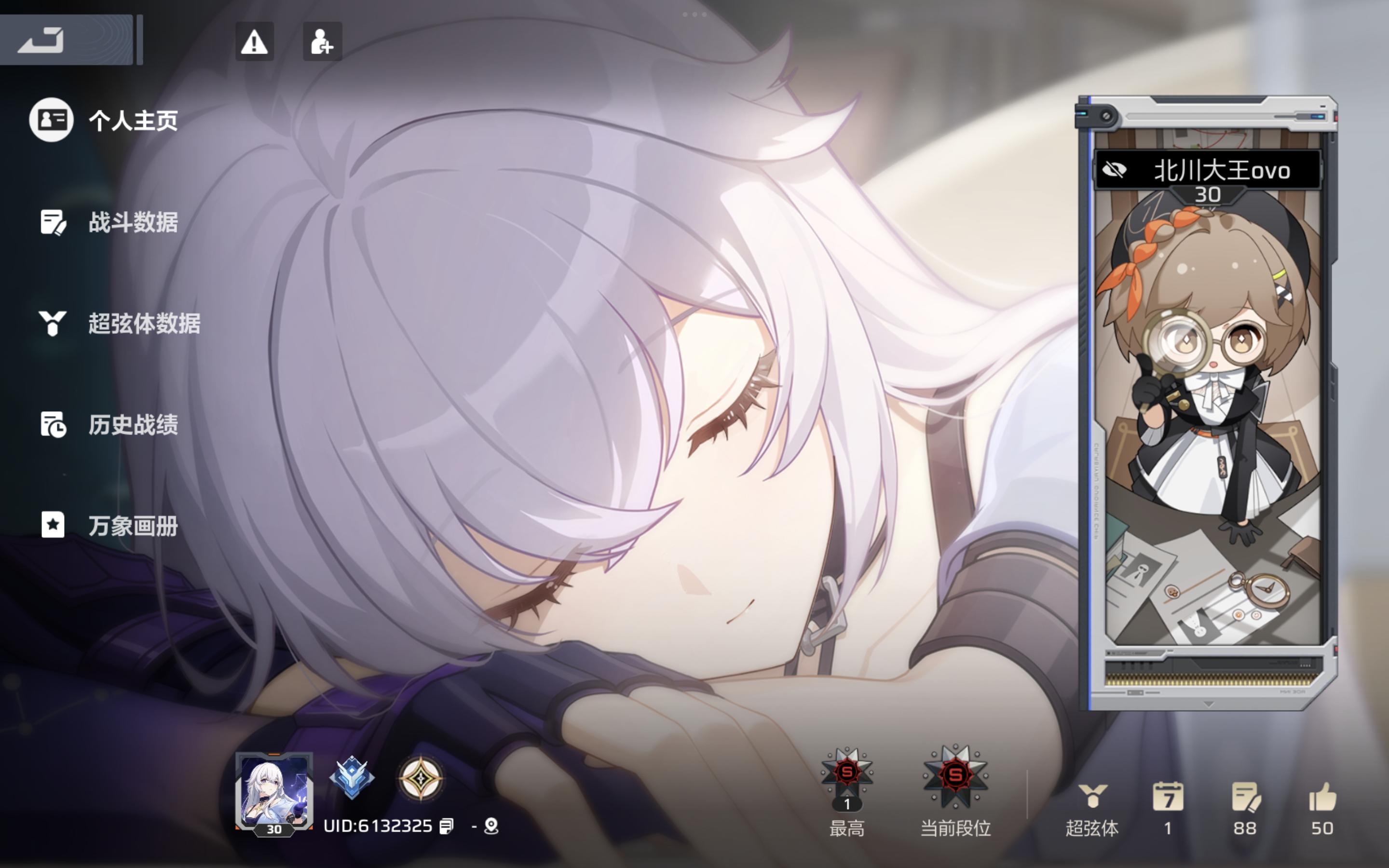Image resolution: width=1389 pixels, height=868 pixels.
Task: Open the 历史战绩 sidebar entry
Action: (53, 426)
